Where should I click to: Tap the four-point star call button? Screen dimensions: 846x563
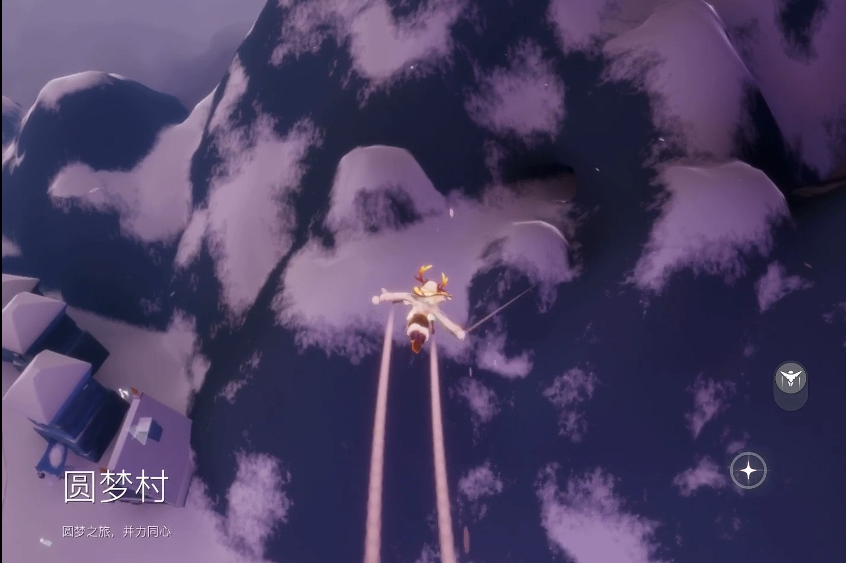coord(748,470)
